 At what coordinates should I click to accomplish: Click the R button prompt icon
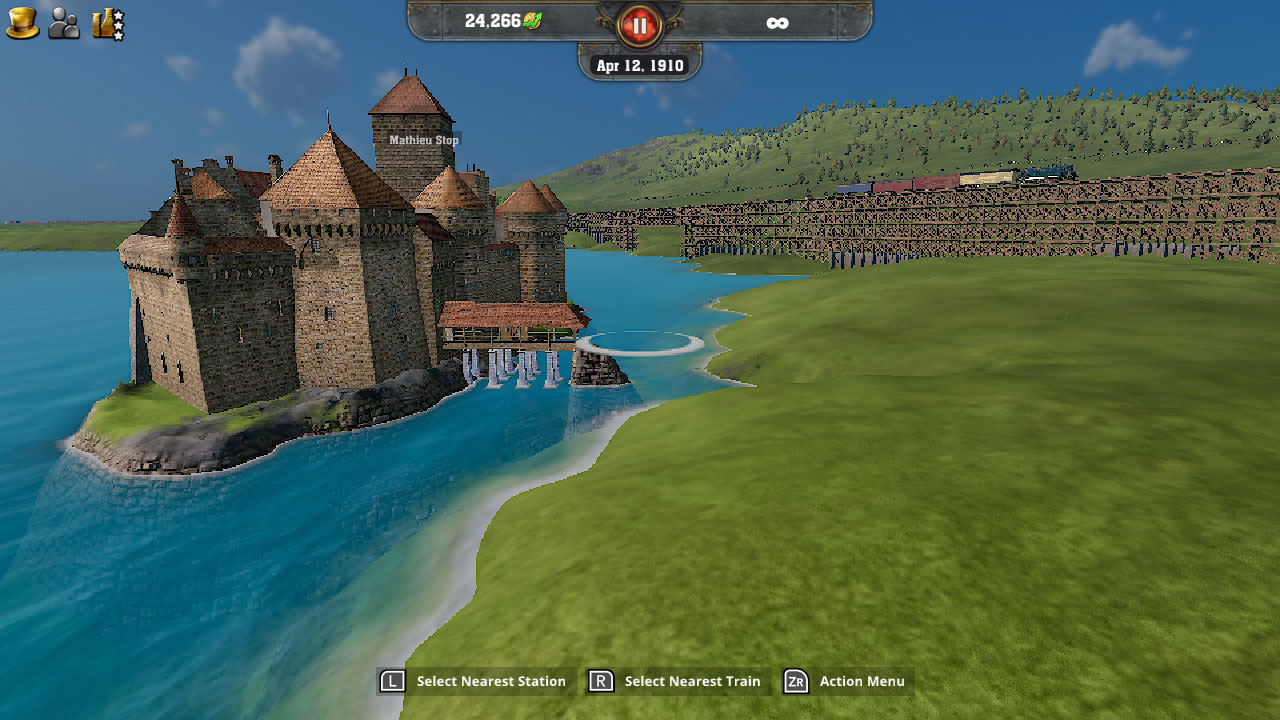tap(597, 681)
